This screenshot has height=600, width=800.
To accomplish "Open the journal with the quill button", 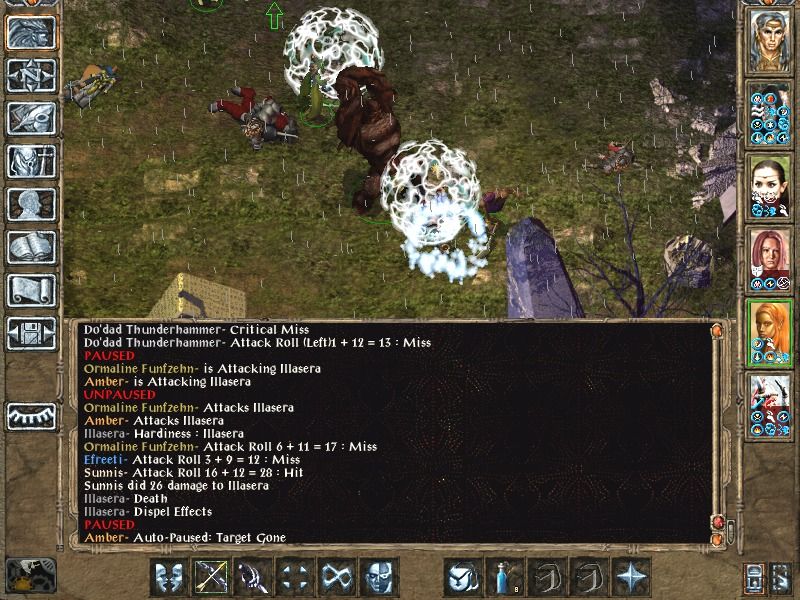I will click(x=30, y=119).
